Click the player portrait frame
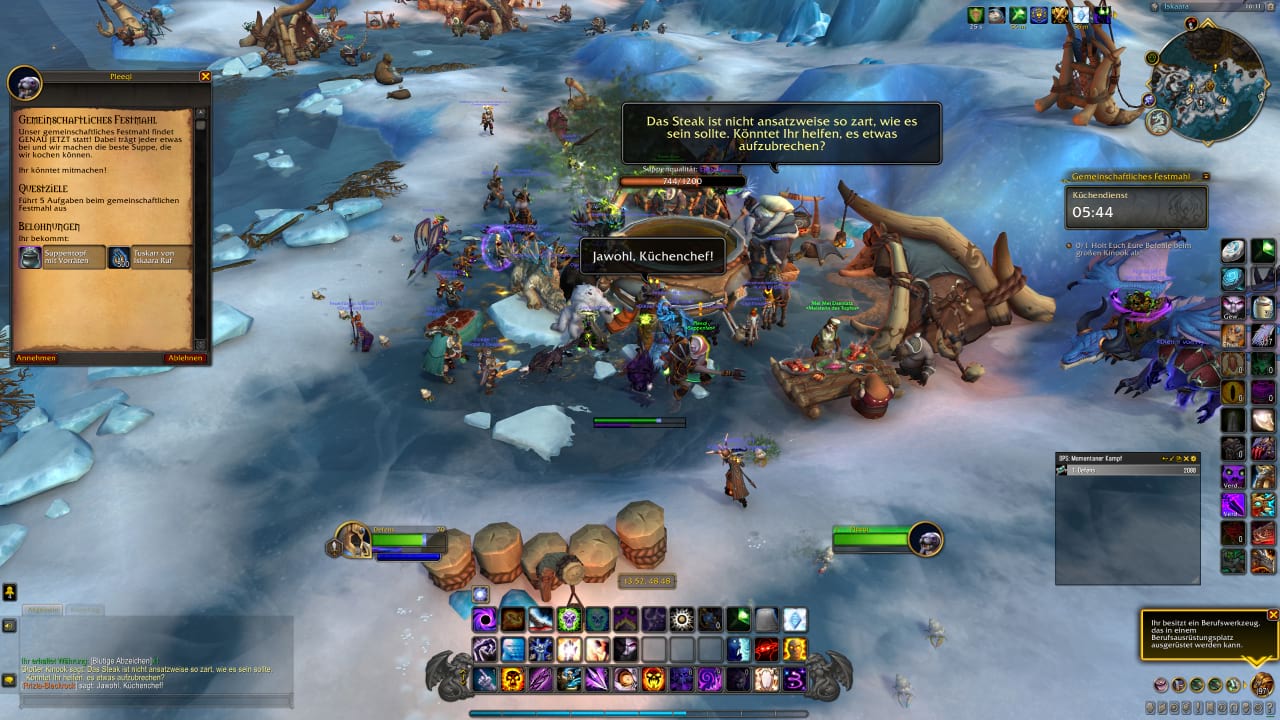Image resolution: width=1280 pixels, height=720 pixels. (353, 540)
